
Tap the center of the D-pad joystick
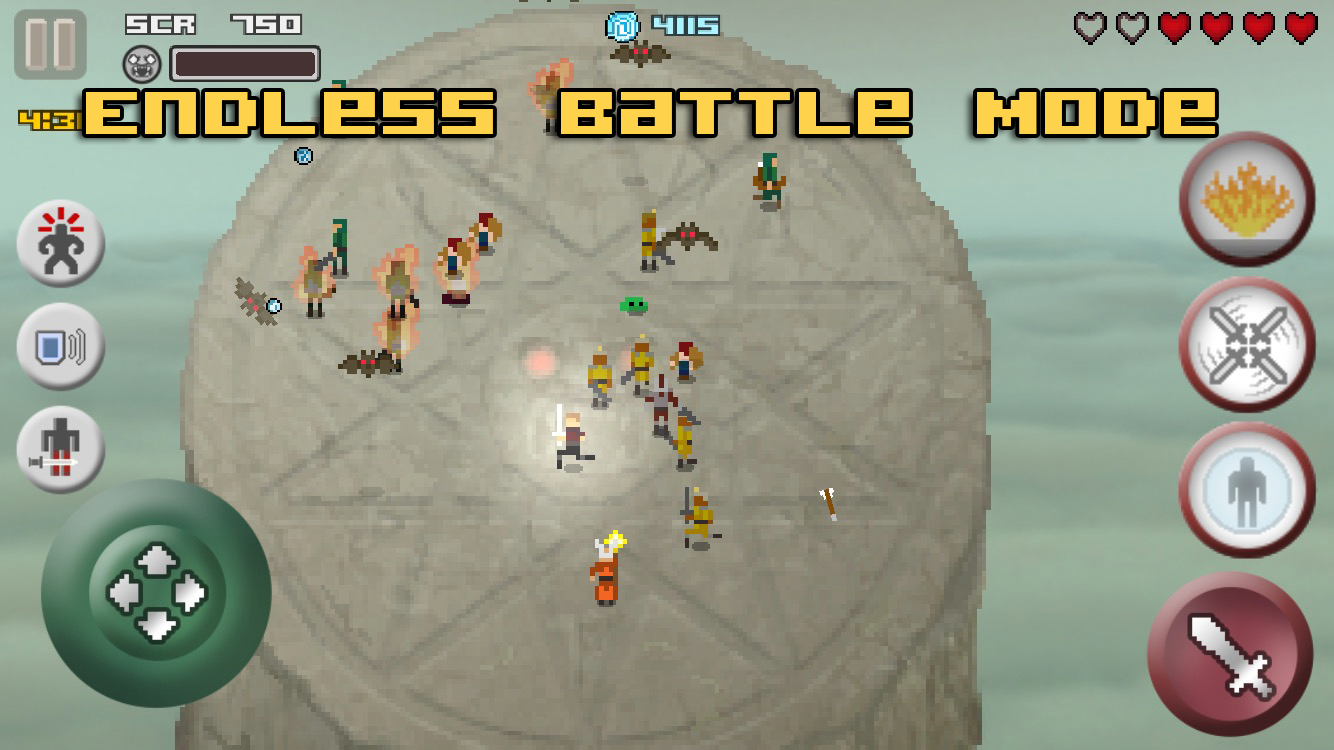[x=157, y=593]
